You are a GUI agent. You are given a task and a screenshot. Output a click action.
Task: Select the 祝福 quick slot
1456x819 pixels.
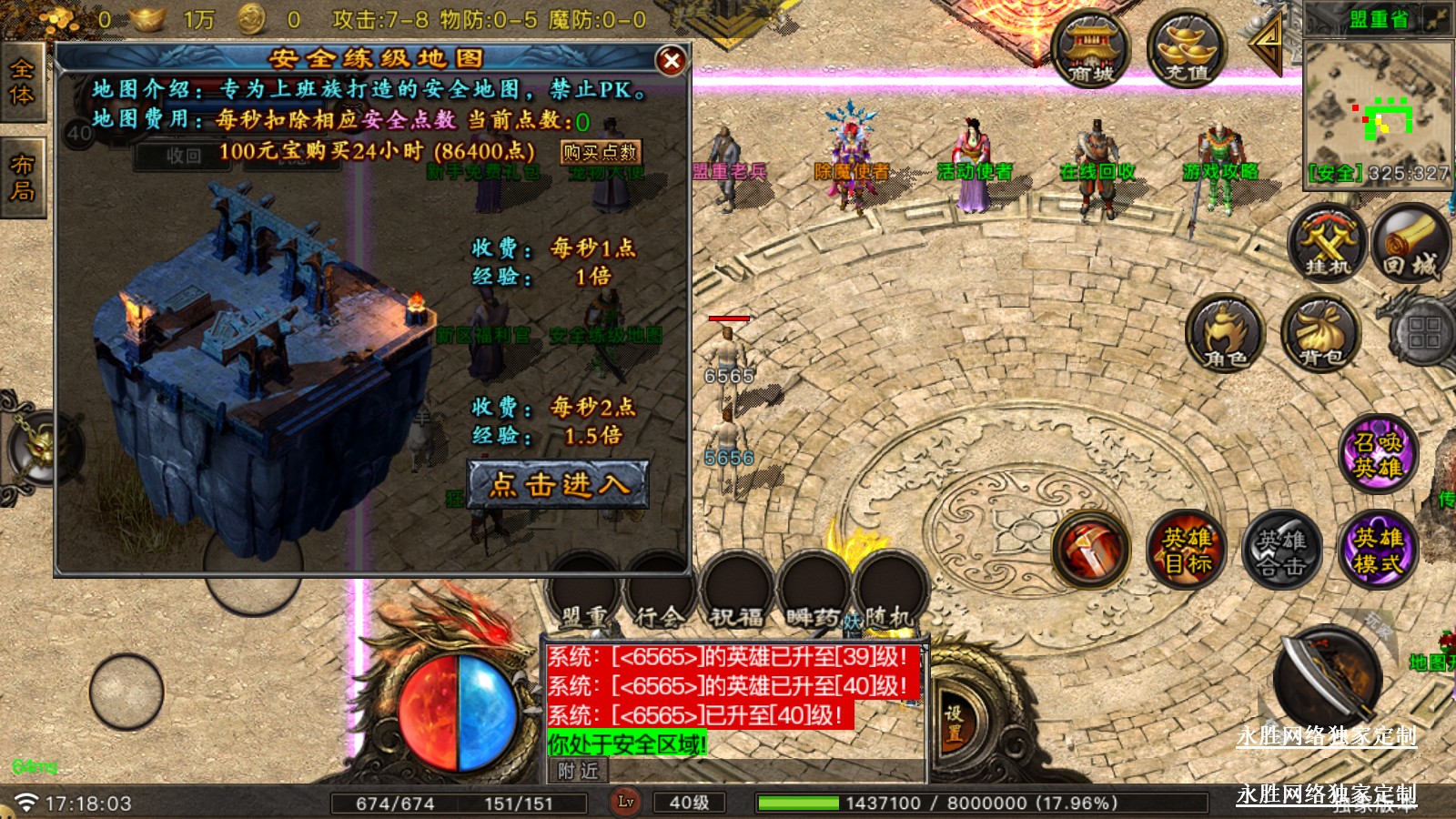737,591
